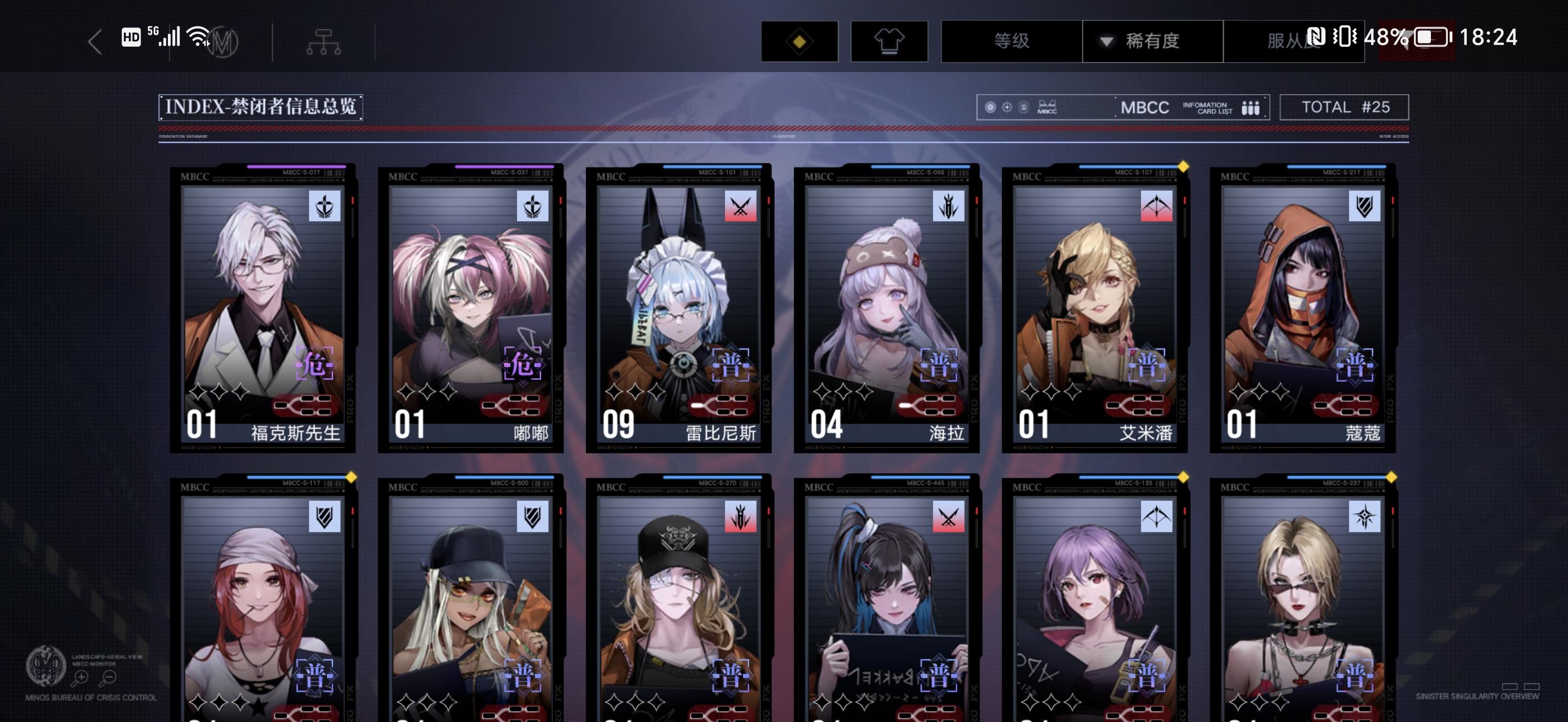Select the costume/outfit filter icon
The image size is (1568, 722).
click(x=889, y=41)
